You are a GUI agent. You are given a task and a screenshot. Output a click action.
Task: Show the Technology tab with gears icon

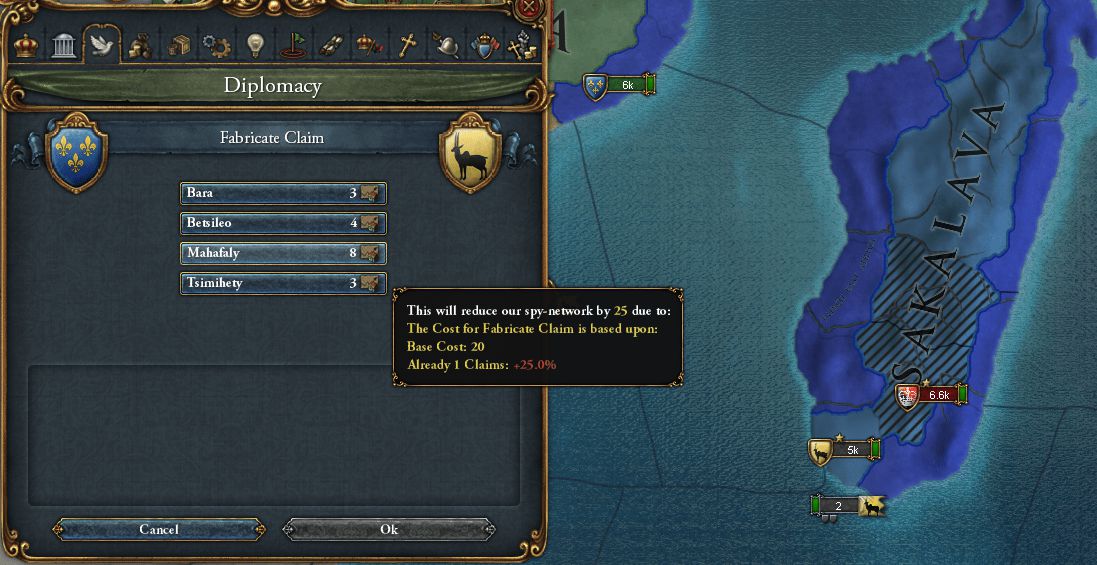[x=216, y=45]
